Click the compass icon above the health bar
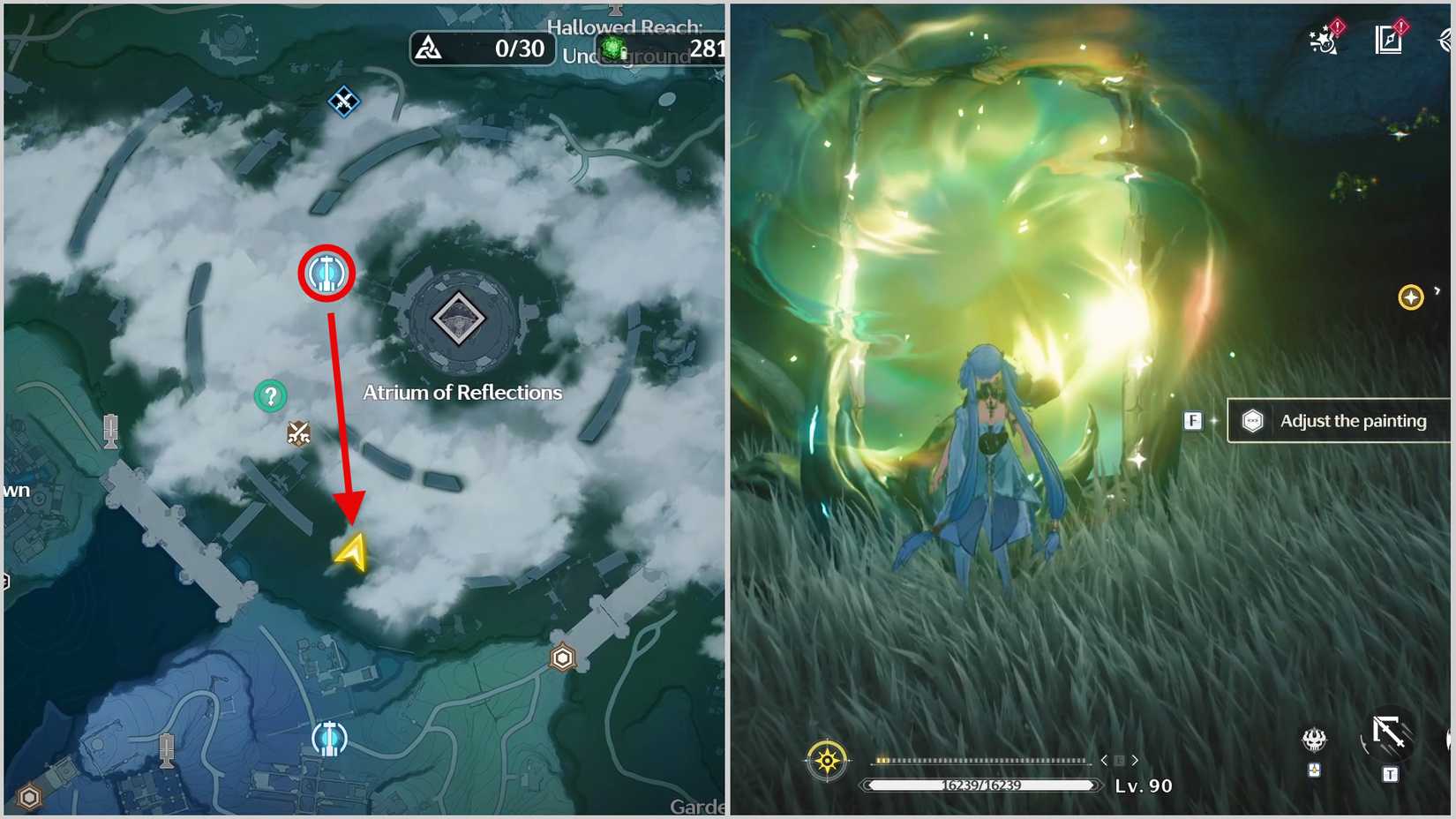 click(x=827, y=758)
